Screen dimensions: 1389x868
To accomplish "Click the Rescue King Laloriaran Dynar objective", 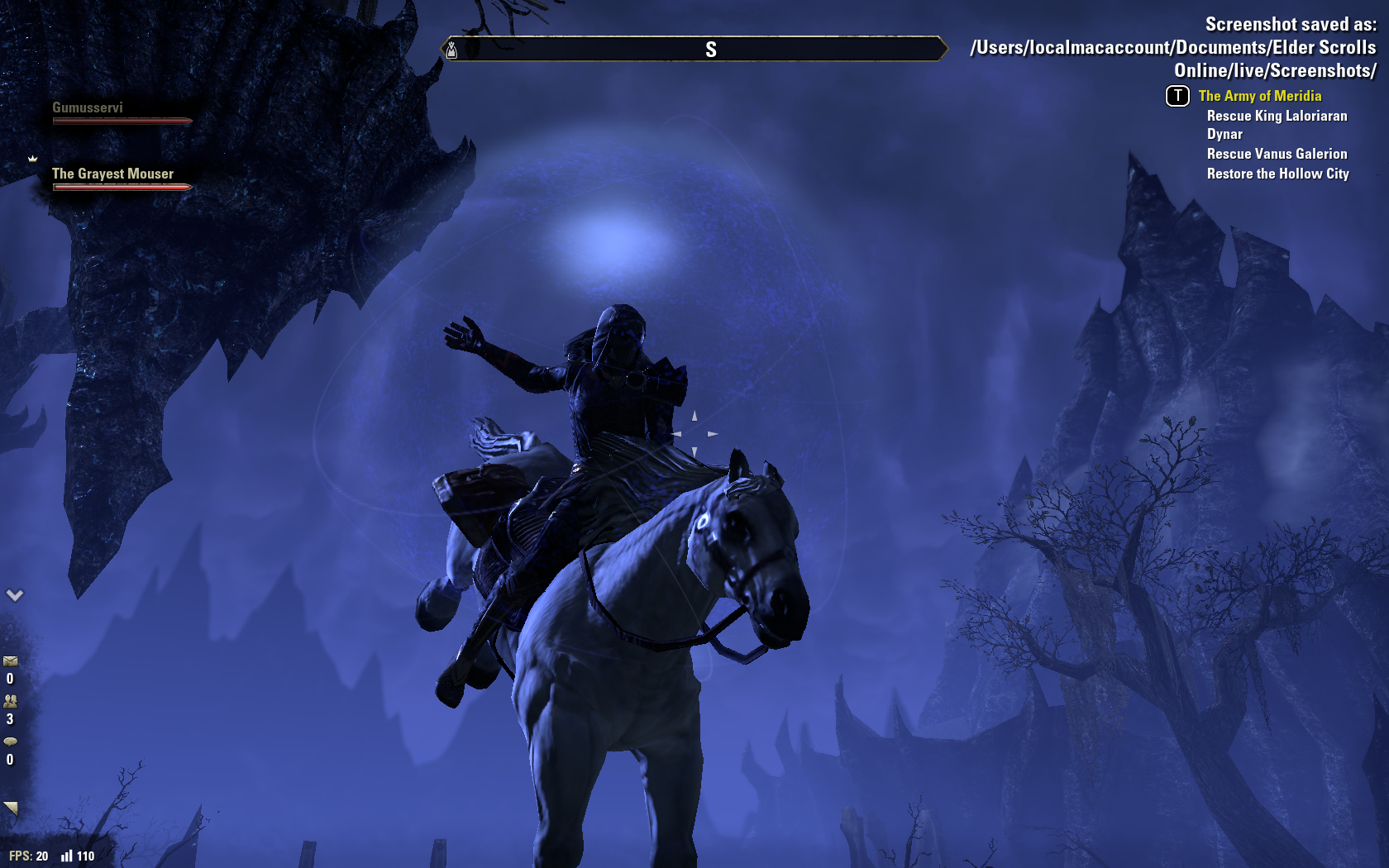I will coord(1277,125).
